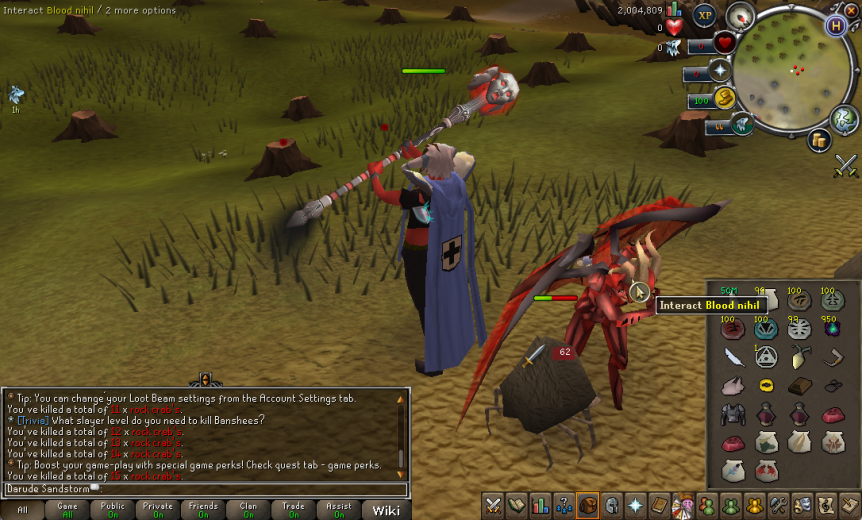Image resolution: width=862 pixels, height=520 pixels.
Task: Show the All chat tab
Action: [22, 510]
